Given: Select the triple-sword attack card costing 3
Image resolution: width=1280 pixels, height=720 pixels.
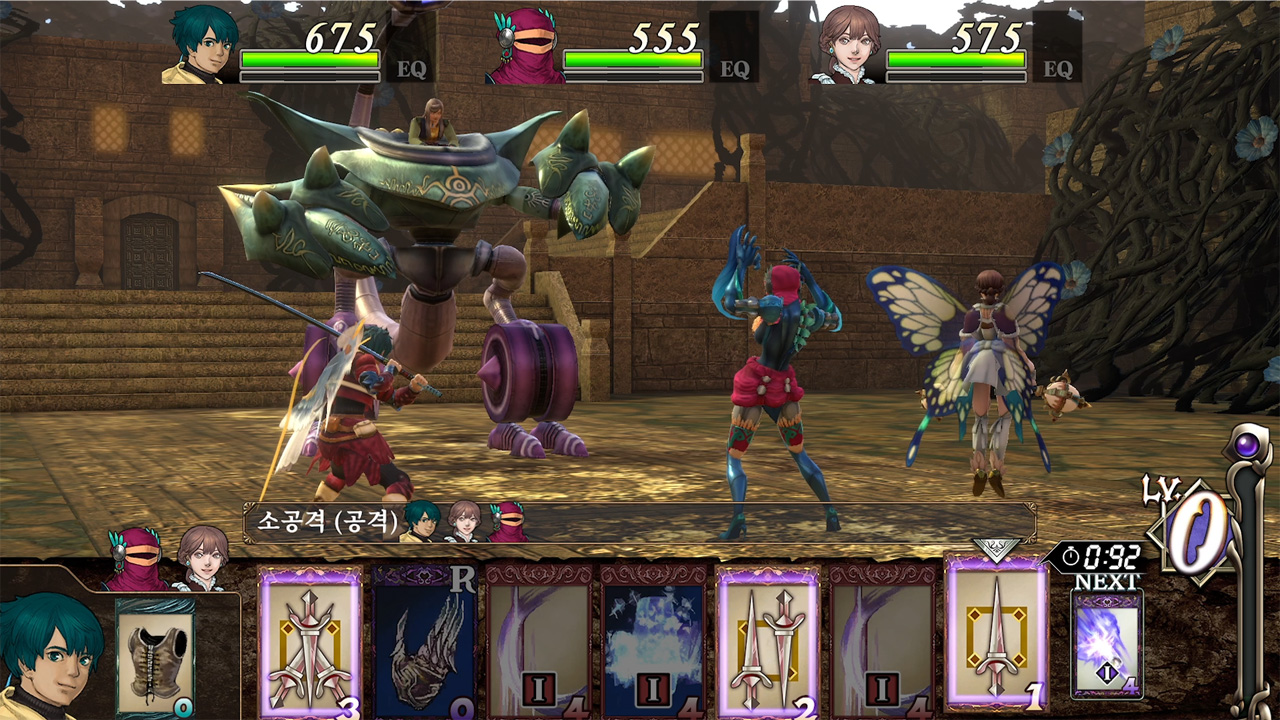Looking at the screenshot, I should (x=310, y=642).
